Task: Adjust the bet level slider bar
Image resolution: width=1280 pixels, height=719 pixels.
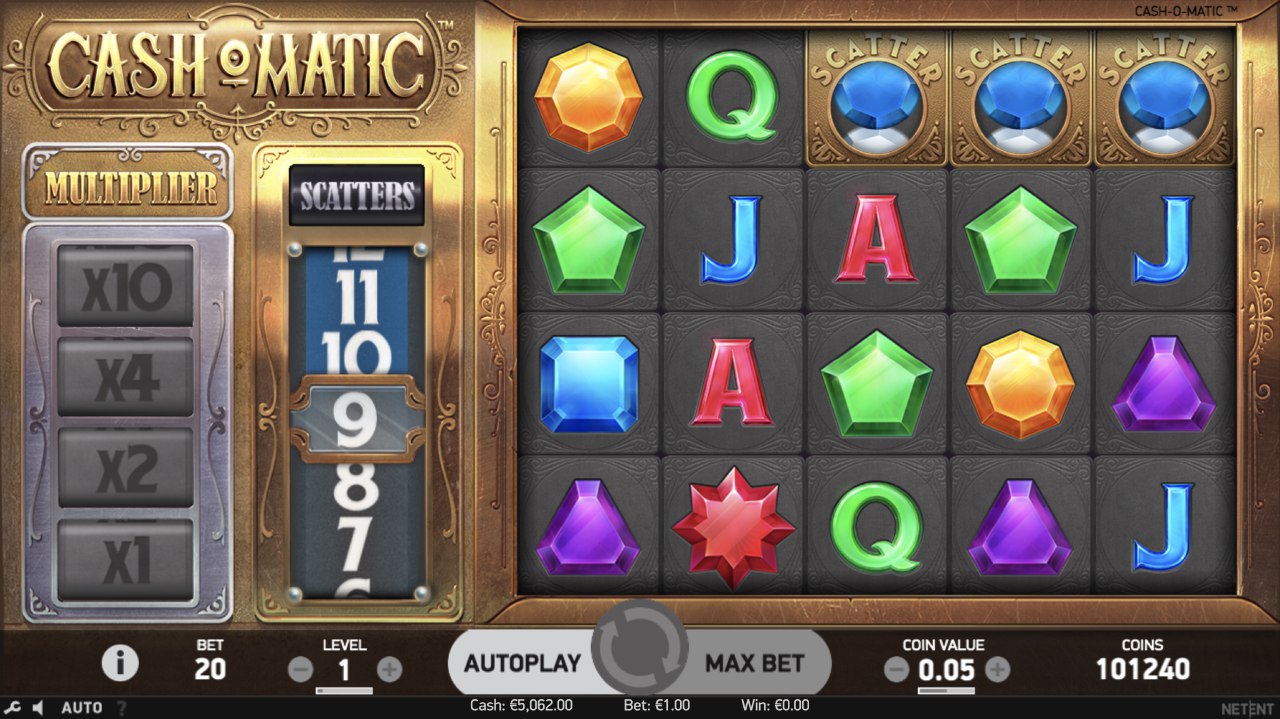Action: tap(345, 690)
